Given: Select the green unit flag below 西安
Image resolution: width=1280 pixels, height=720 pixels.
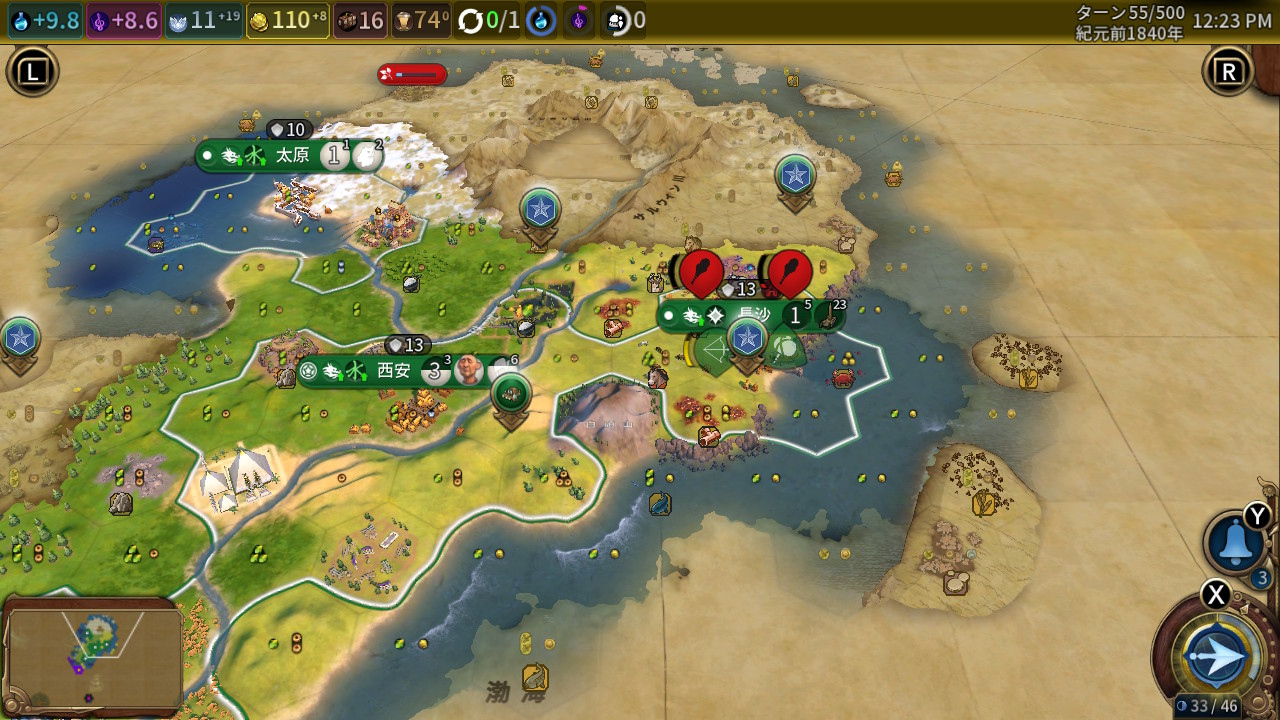Looking at the screenshot, I should (512, 394).
